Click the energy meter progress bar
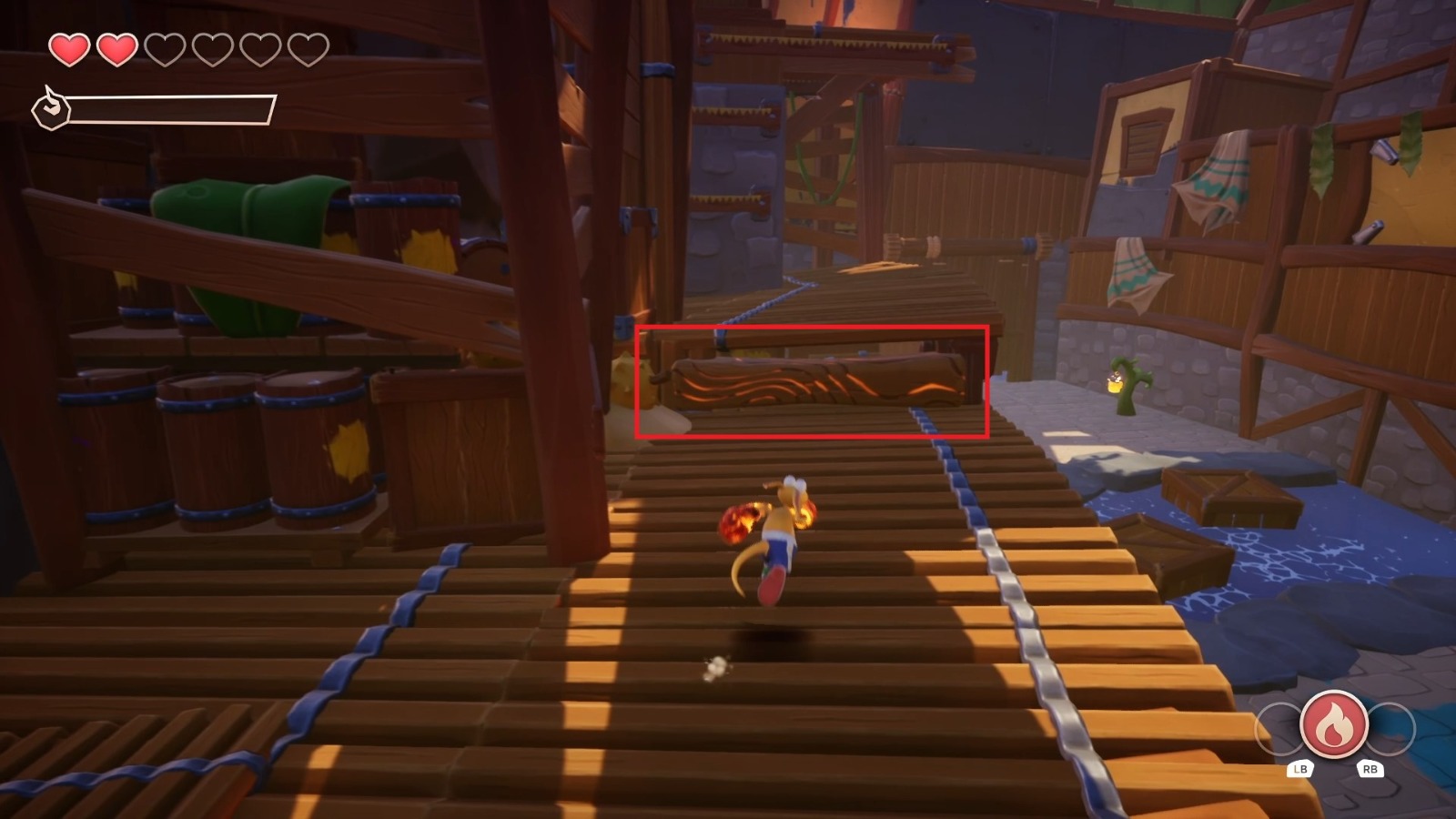The width and height of the screenshot is (1456, 819). click(x=173, y=108)
